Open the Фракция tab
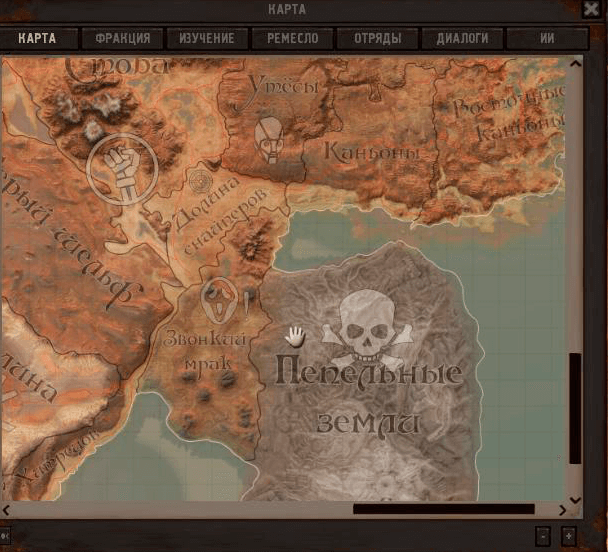This screenshot has width=608, height=552. [123, 39]
